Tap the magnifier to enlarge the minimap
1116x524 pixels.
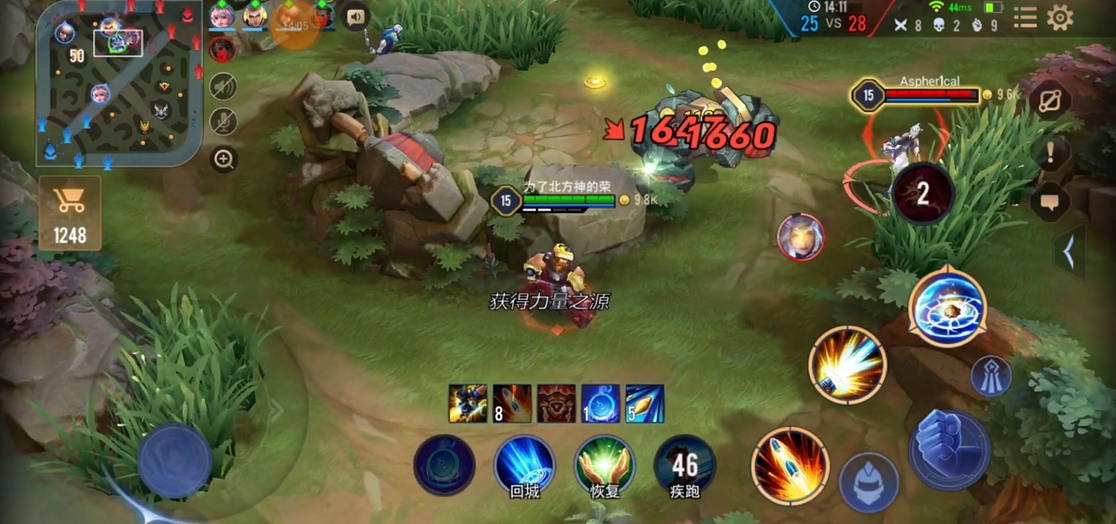pyautogui.click(x=224, y=158)
